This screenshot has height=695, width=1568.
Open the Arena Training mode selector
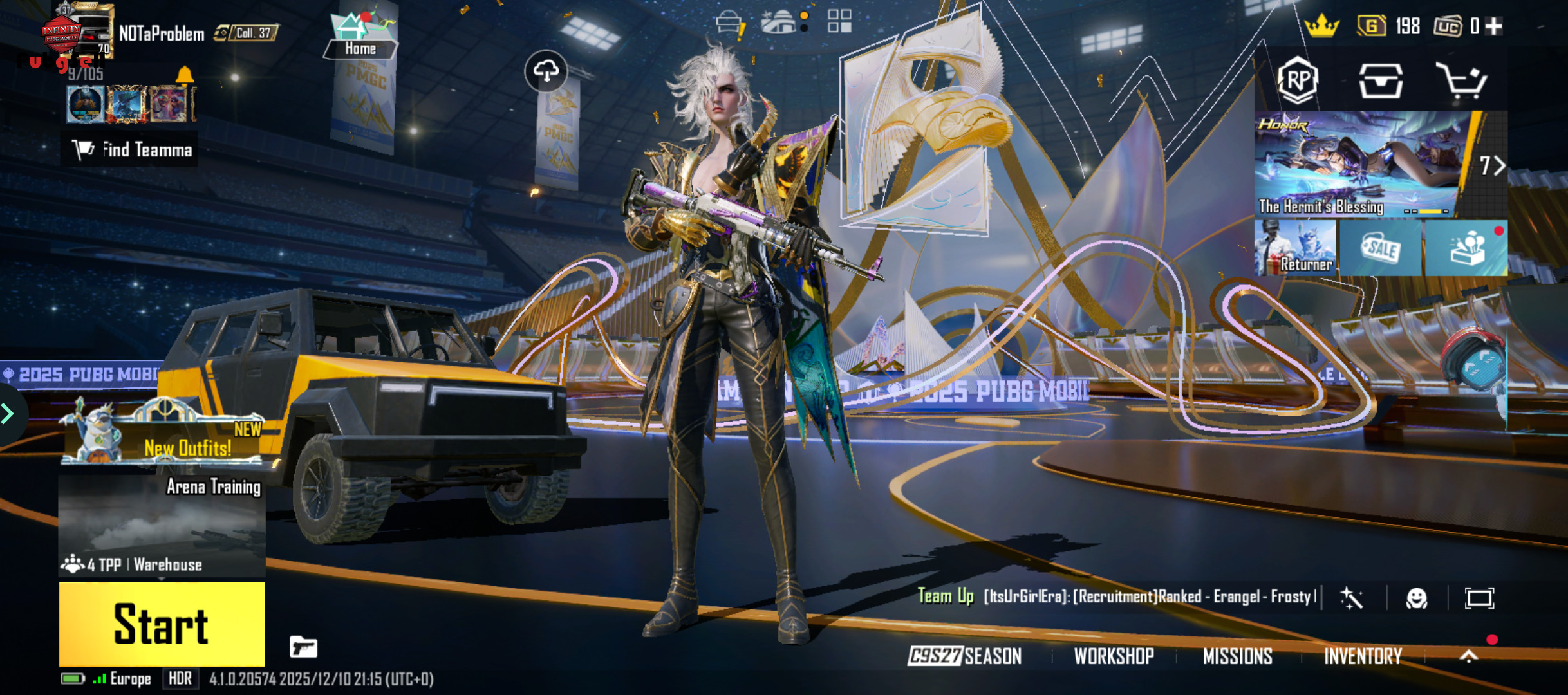(x=162, y=524)
